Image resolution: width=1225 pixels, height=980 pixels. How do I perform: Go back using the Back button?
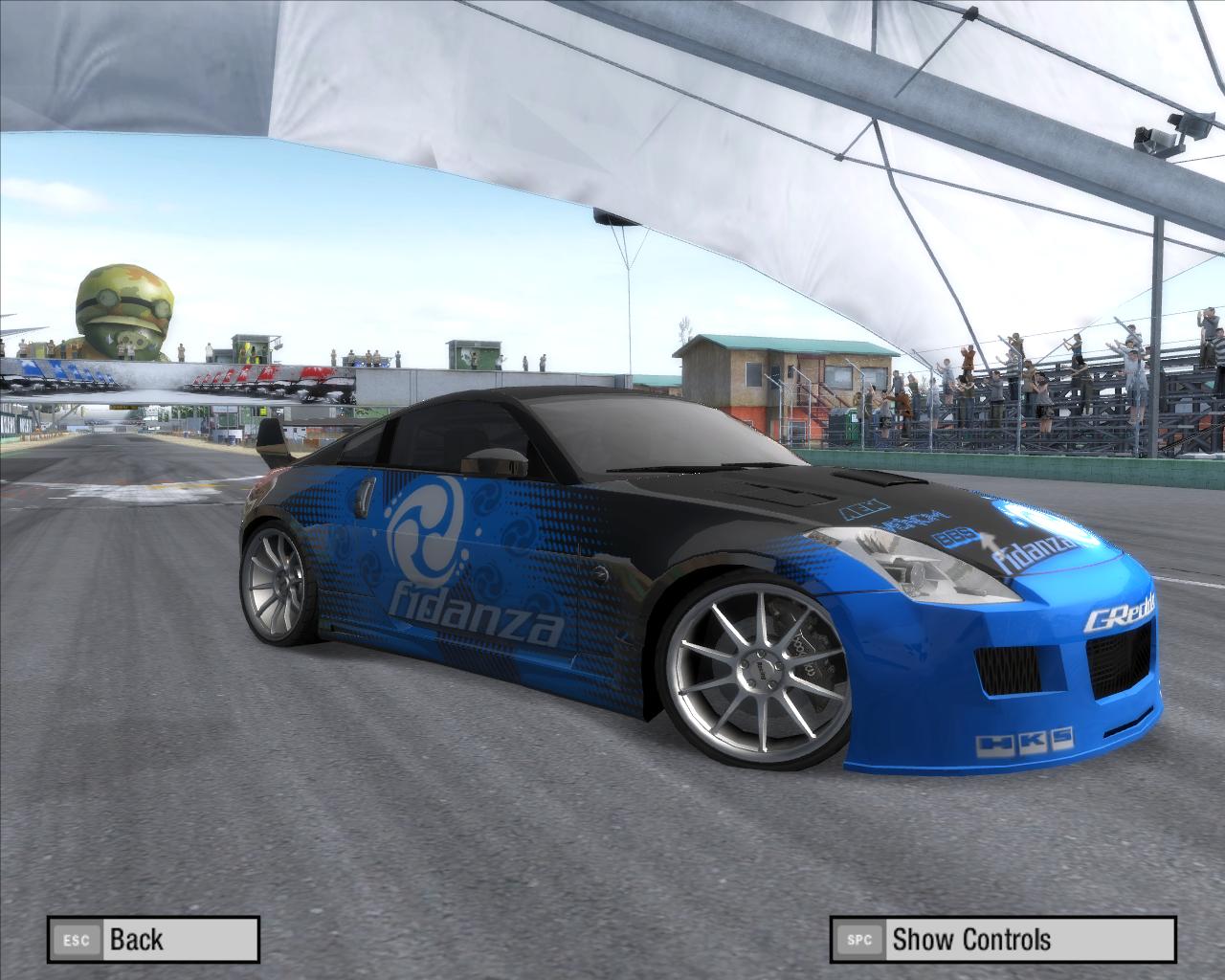(x=153, y=939)
